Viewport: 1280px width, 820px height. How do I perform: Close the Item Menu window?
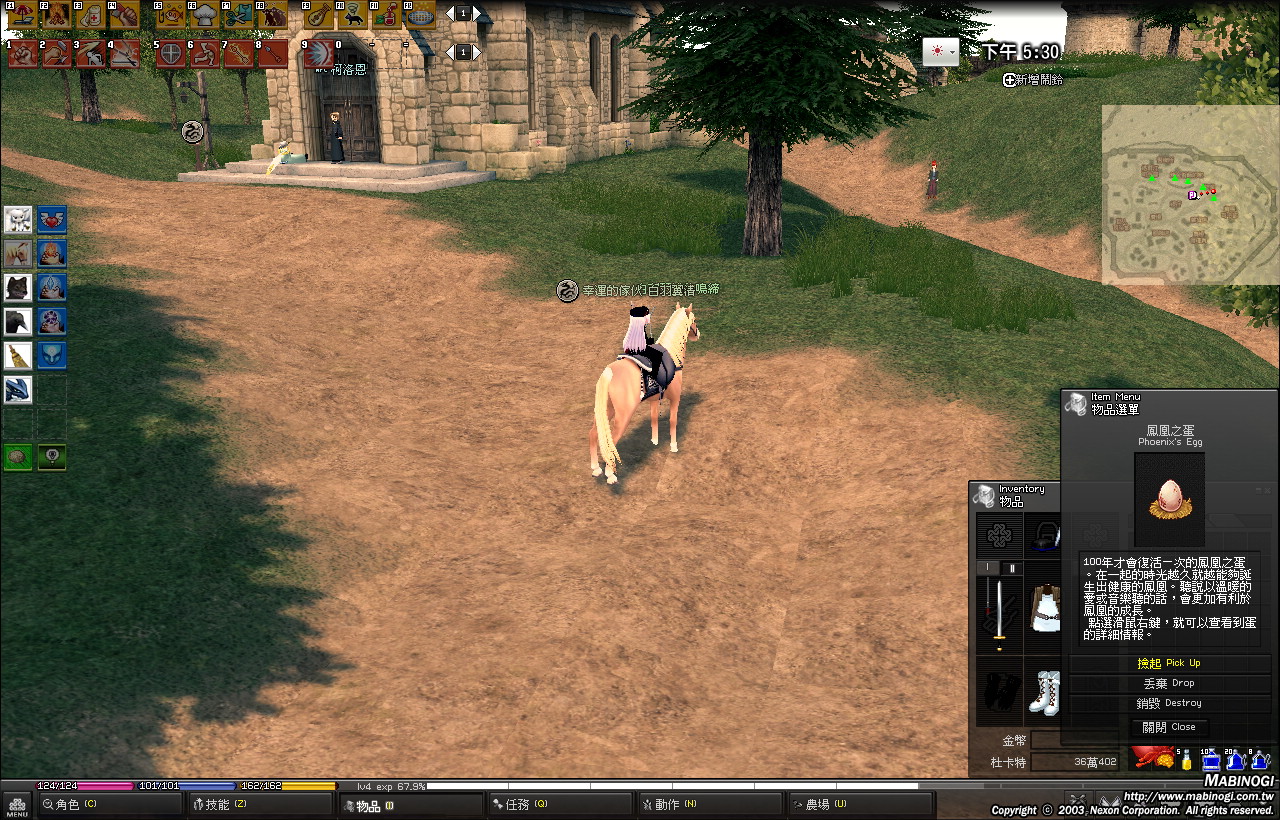coord(1168,727)
